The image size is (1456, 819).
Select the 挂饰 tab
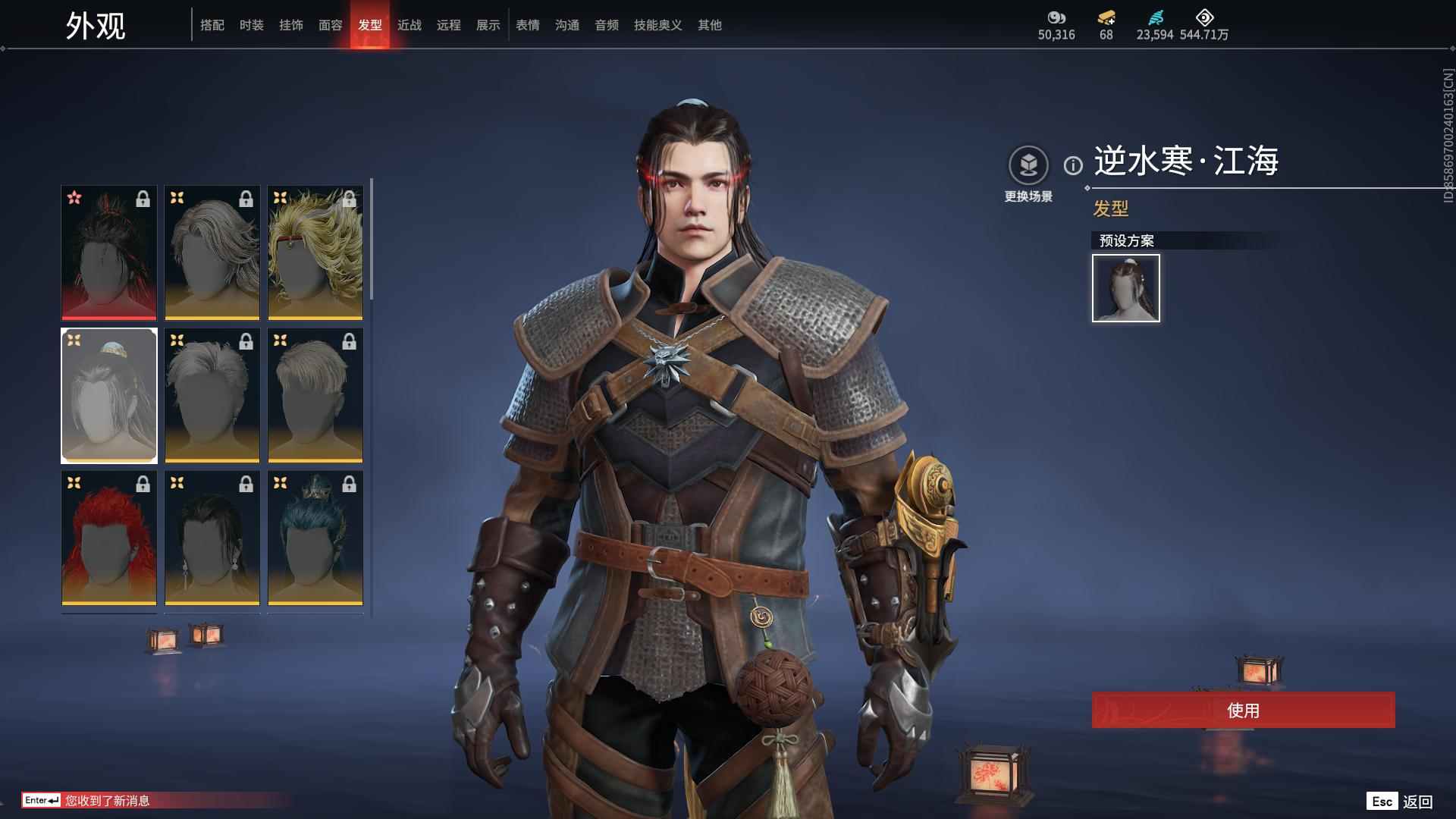click(x=291, y=25)
